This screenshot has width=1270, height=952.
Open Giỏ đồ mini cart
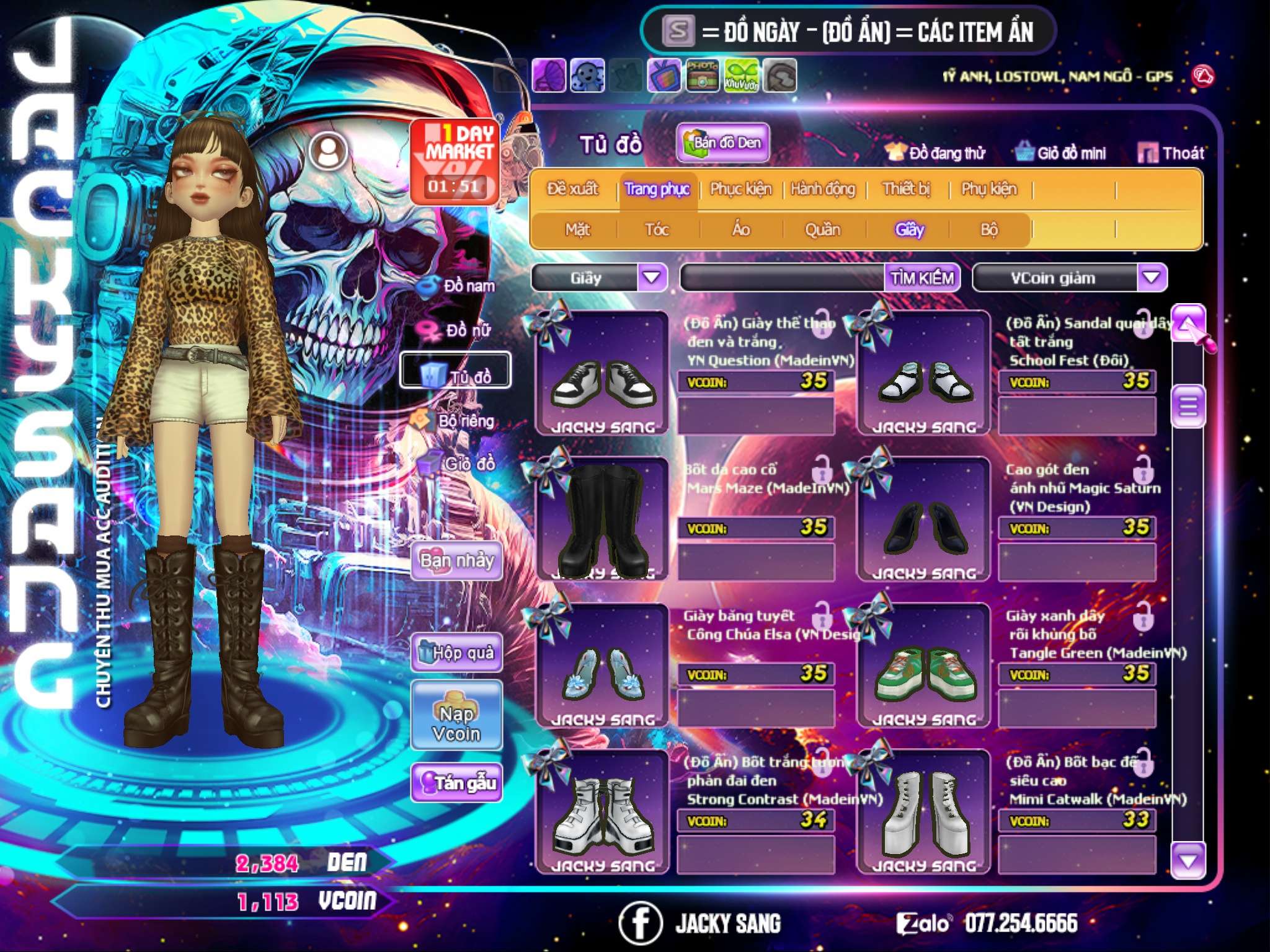[x=1061, y=153]
